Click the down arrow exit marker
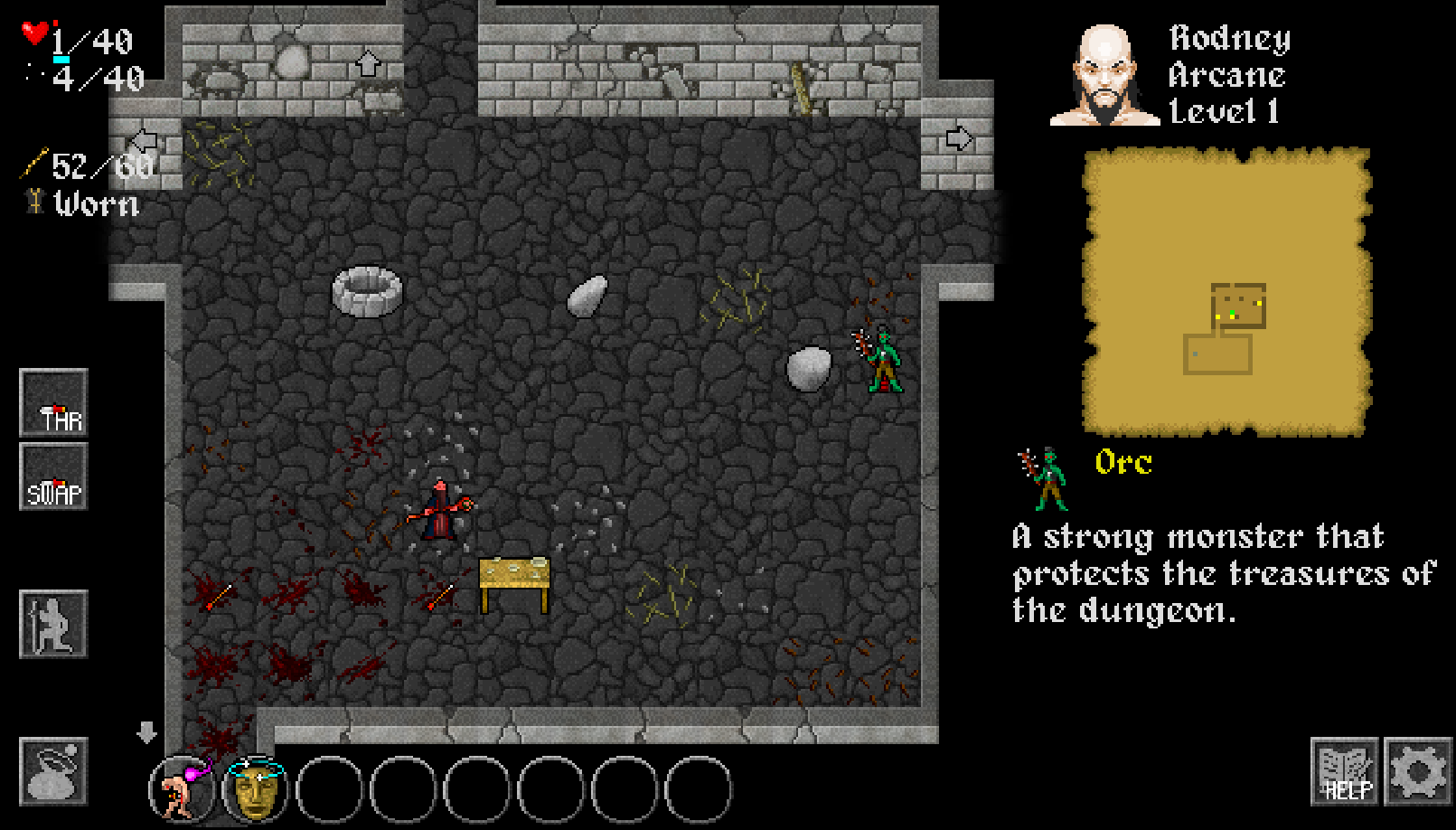 pos(146,731)
